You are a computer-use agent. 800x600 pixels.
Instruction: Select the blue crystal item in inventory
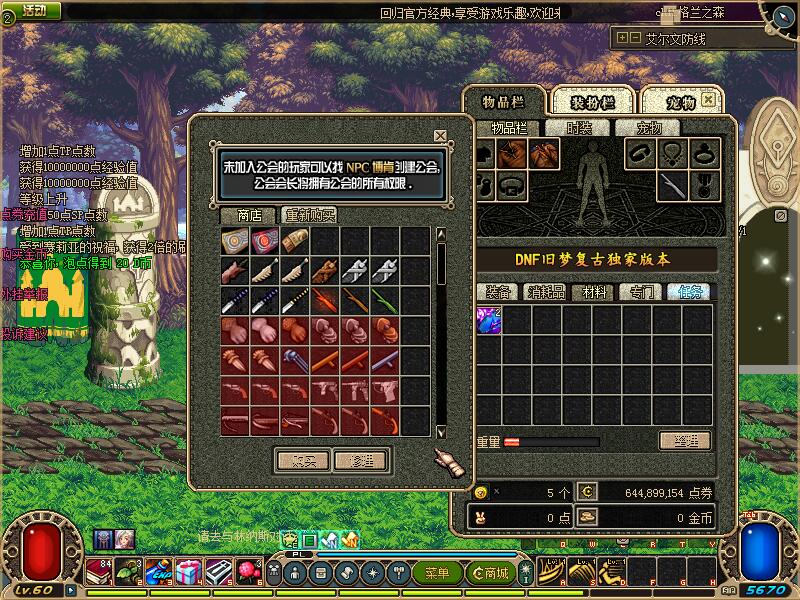(489, 320)
